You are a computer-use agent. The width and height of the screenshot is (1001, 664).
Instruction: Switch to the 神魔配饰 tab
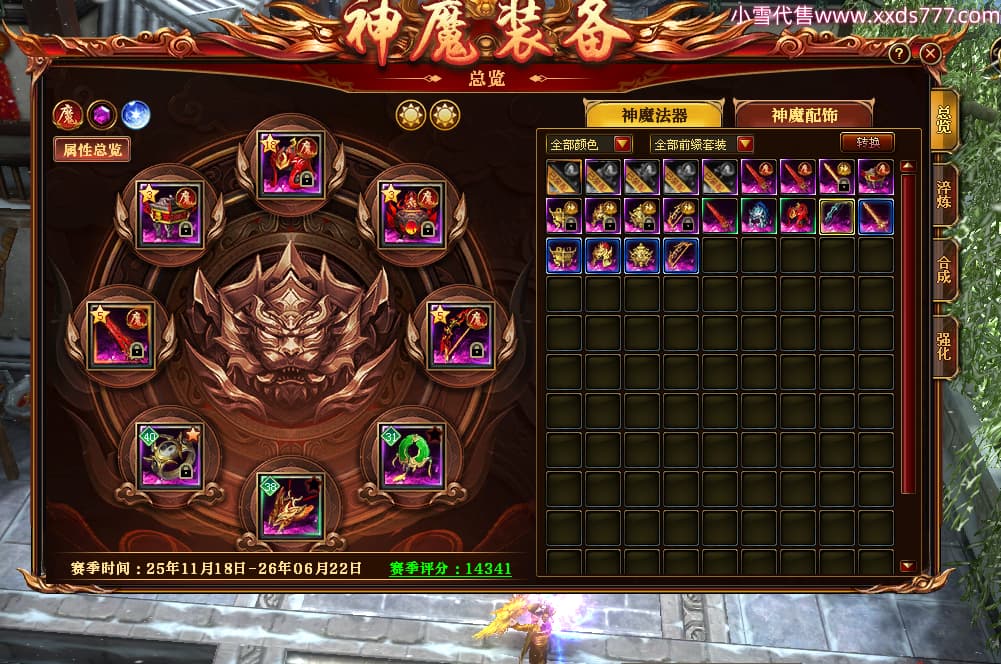[803, 115]
